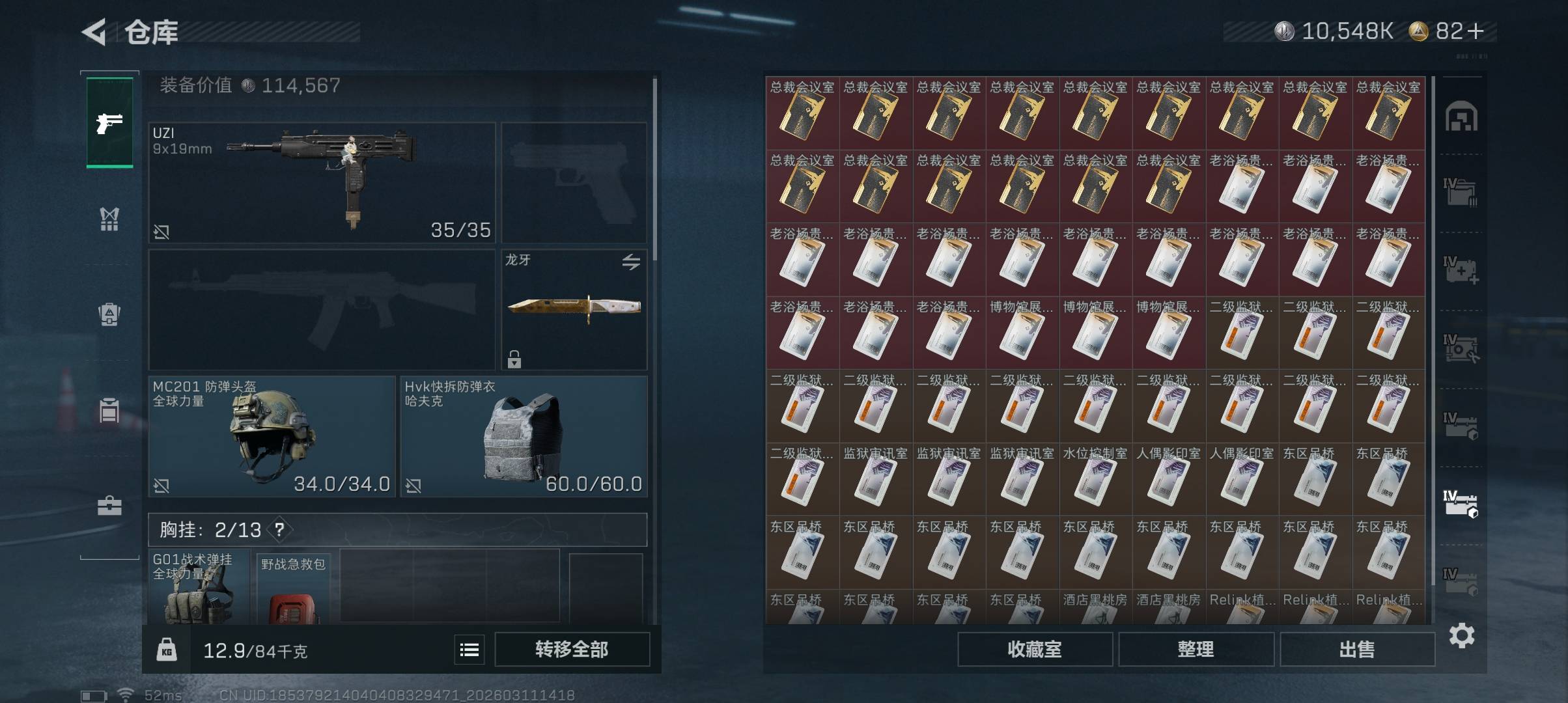Choose 出售 to sell items
This screenshot has height=703, width=1568.
[1357, 649]
